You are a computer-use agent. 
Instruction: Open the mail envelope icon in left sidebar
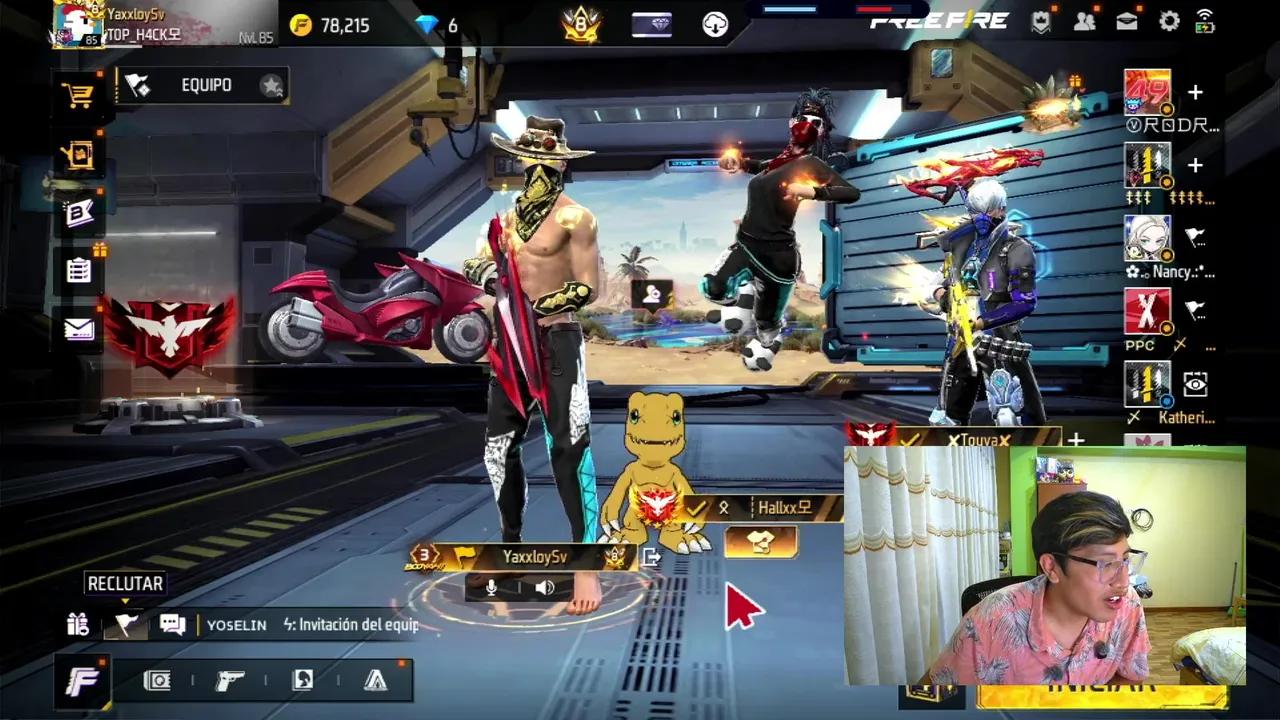click(80, 330)
